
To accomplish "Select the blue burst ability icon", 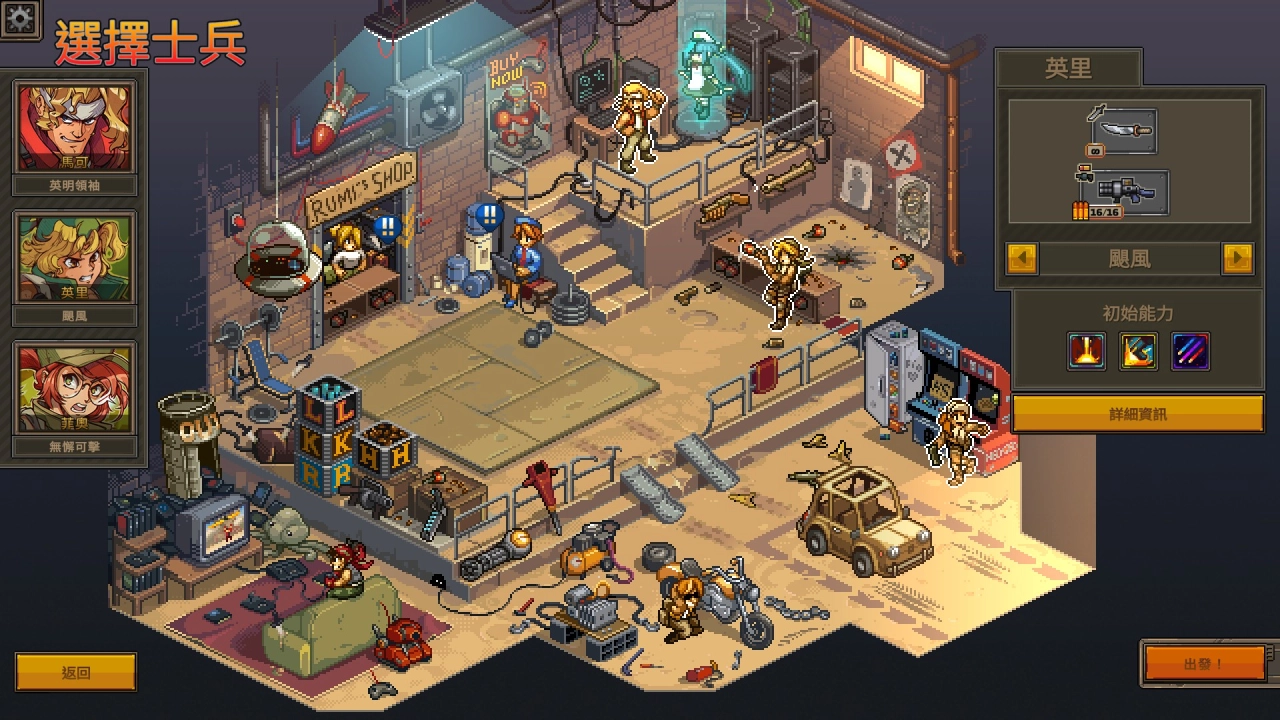I will pyautogui.click(x=1138, y=351).
